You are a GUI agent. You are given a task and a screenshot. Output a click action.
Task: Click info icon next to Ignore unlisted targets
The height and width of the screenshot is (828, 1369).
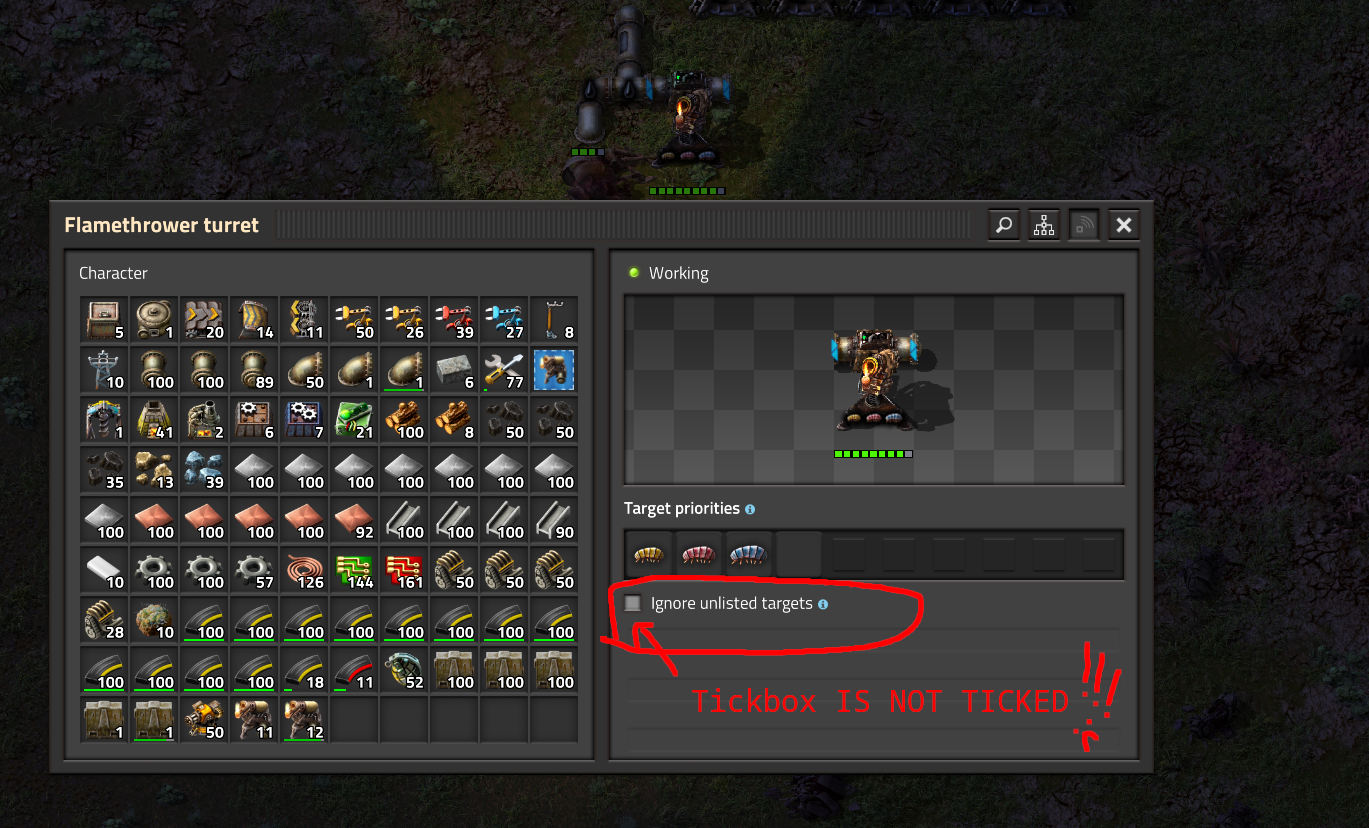click(x=821, y=603)
